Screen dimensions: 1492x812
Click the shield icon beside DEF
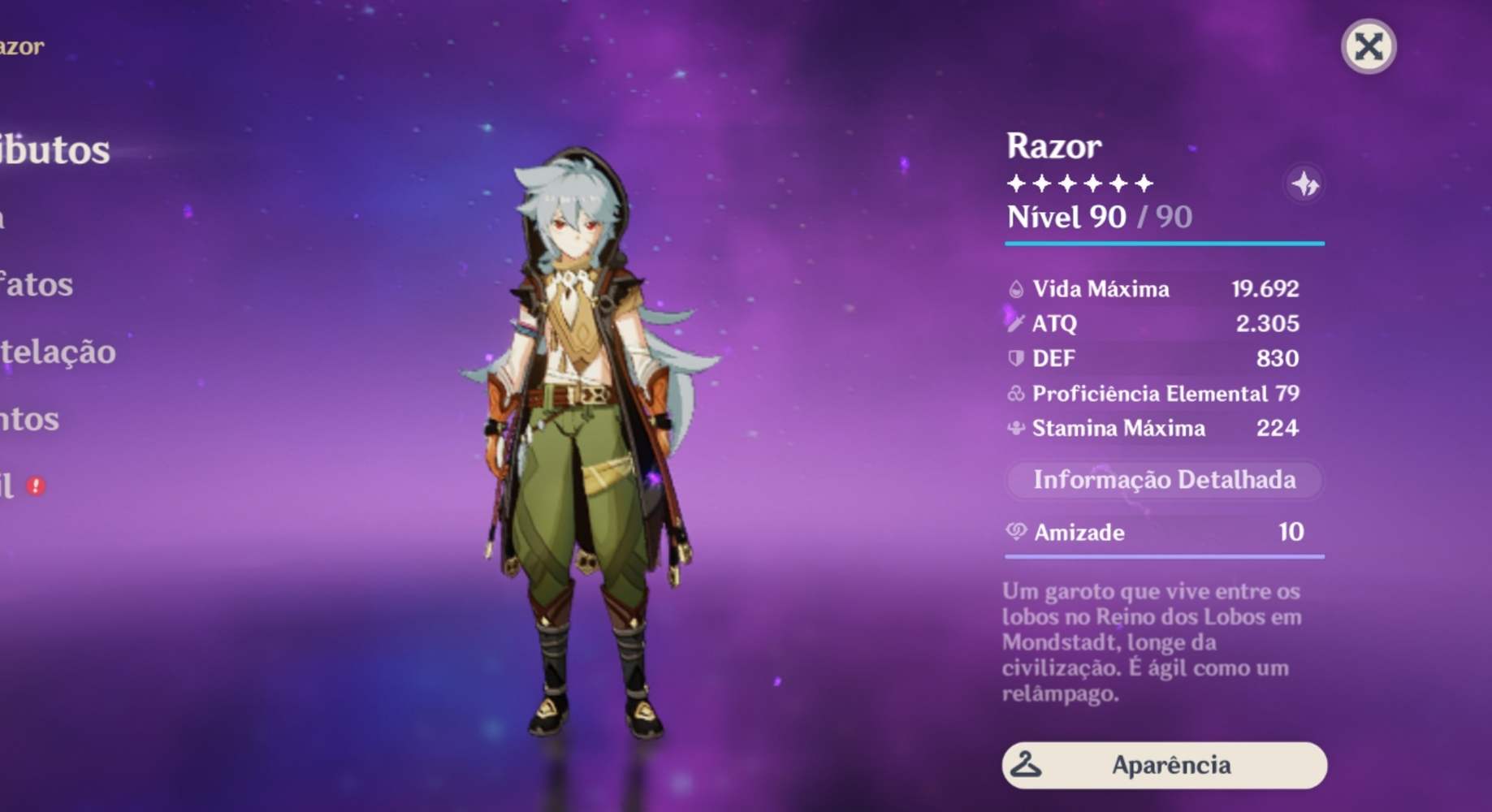tap(1017, 358)
